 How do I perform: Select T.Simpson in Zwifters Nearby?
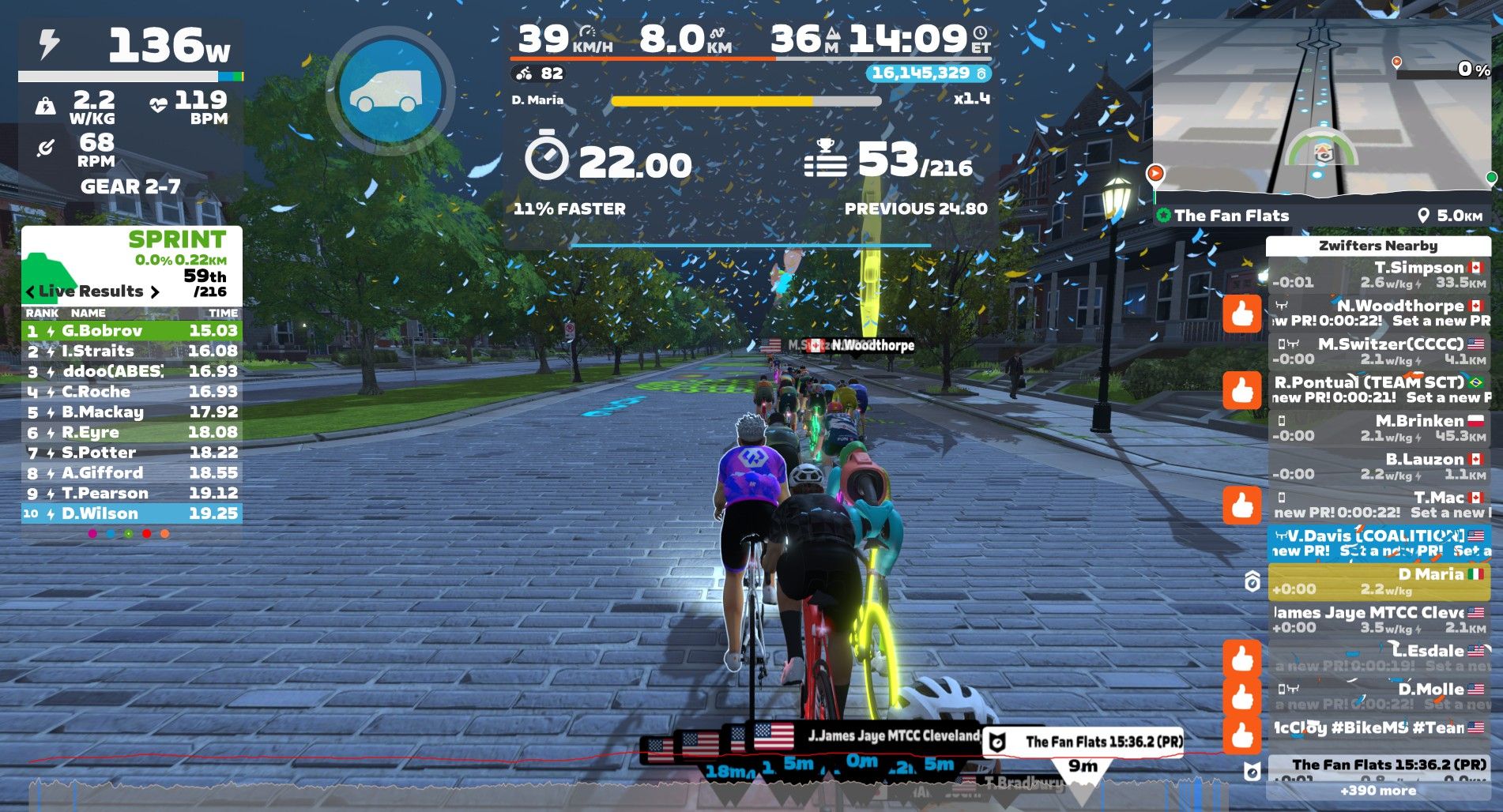[x=1378, y=274]
